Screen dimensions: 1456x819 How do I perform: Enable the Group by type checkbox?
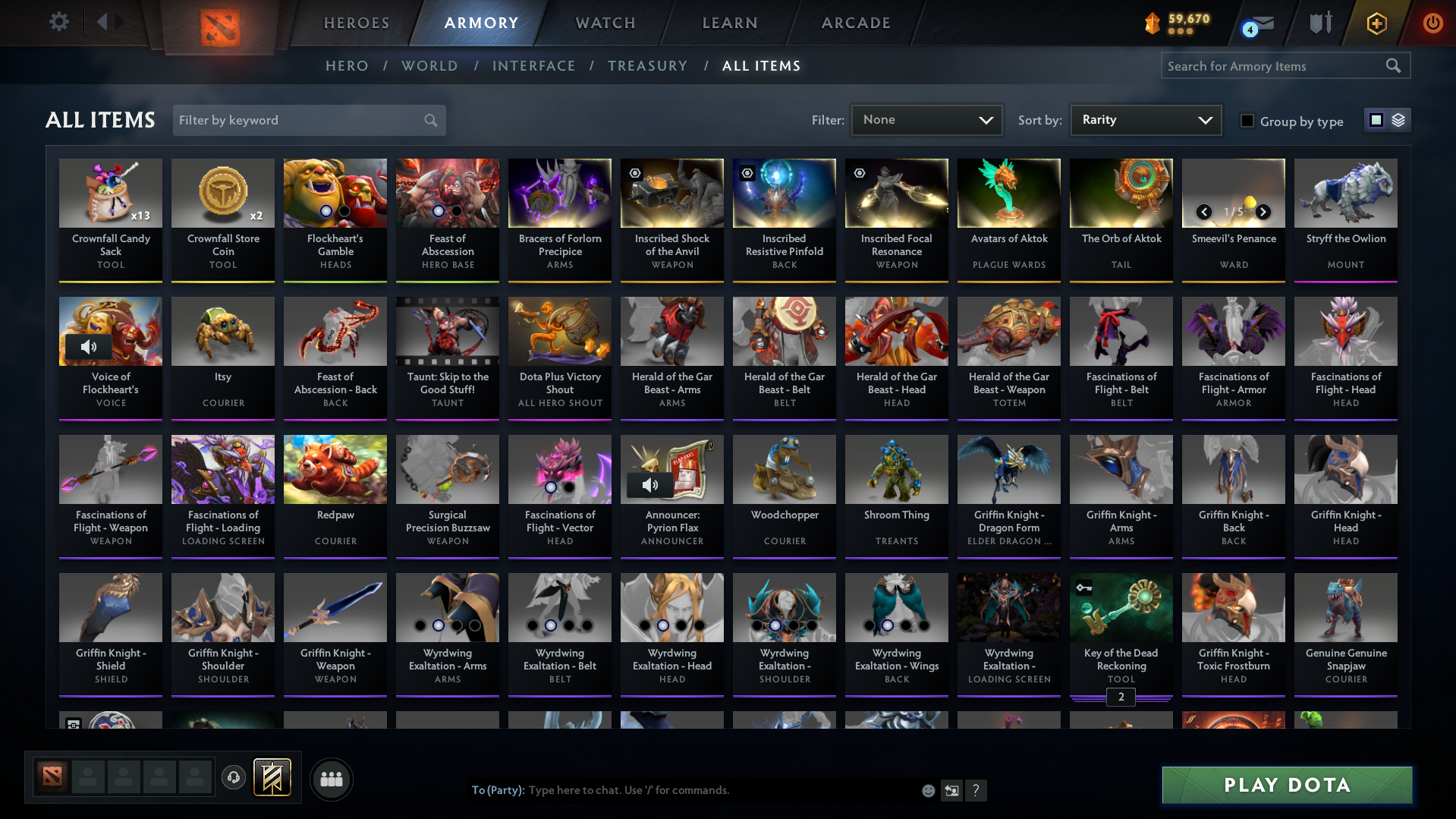click(x=1247, y=121)
